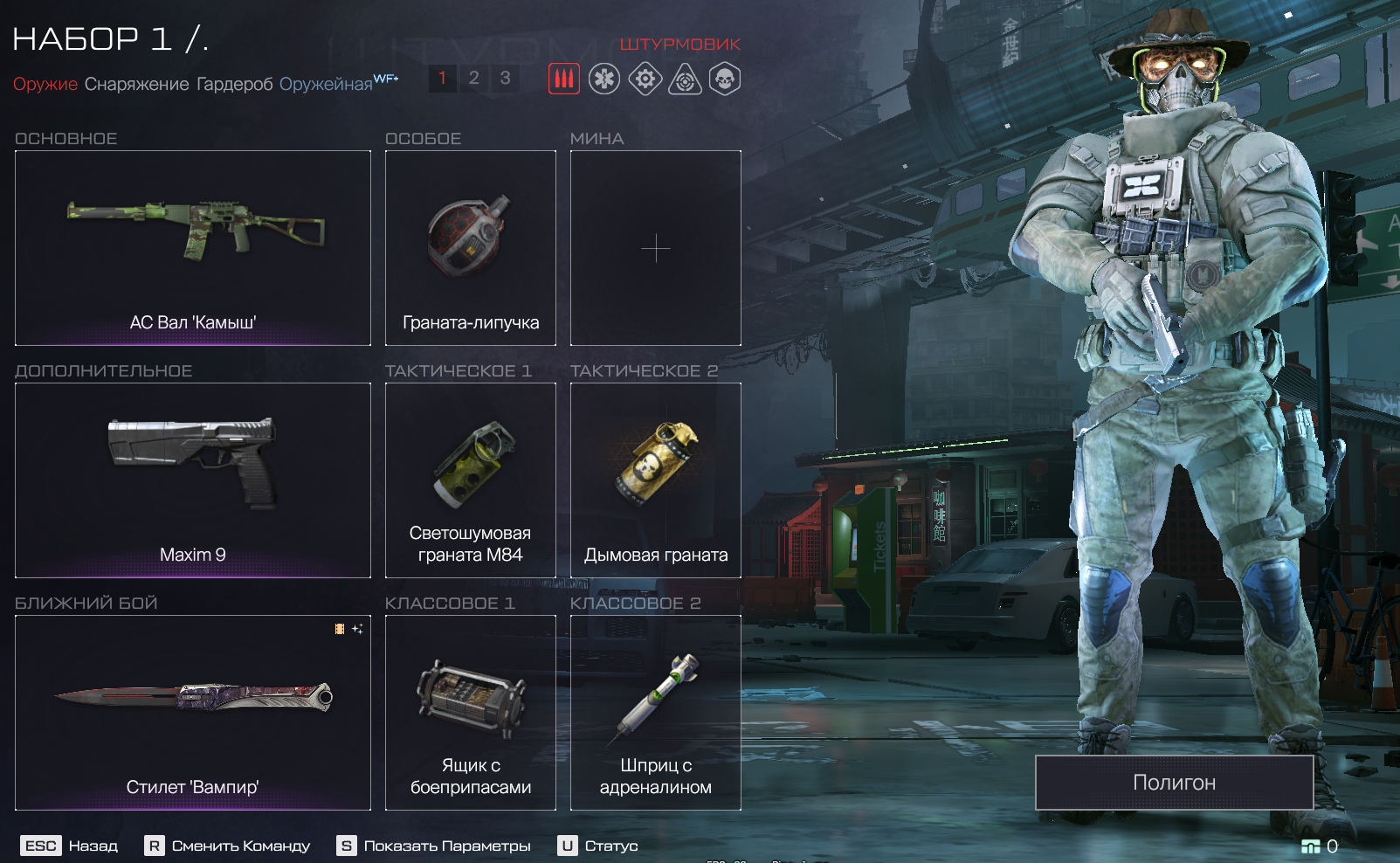1400x863 pixels.
Task: Open the Светошумовая граната M84 slot
Action: 471,480
